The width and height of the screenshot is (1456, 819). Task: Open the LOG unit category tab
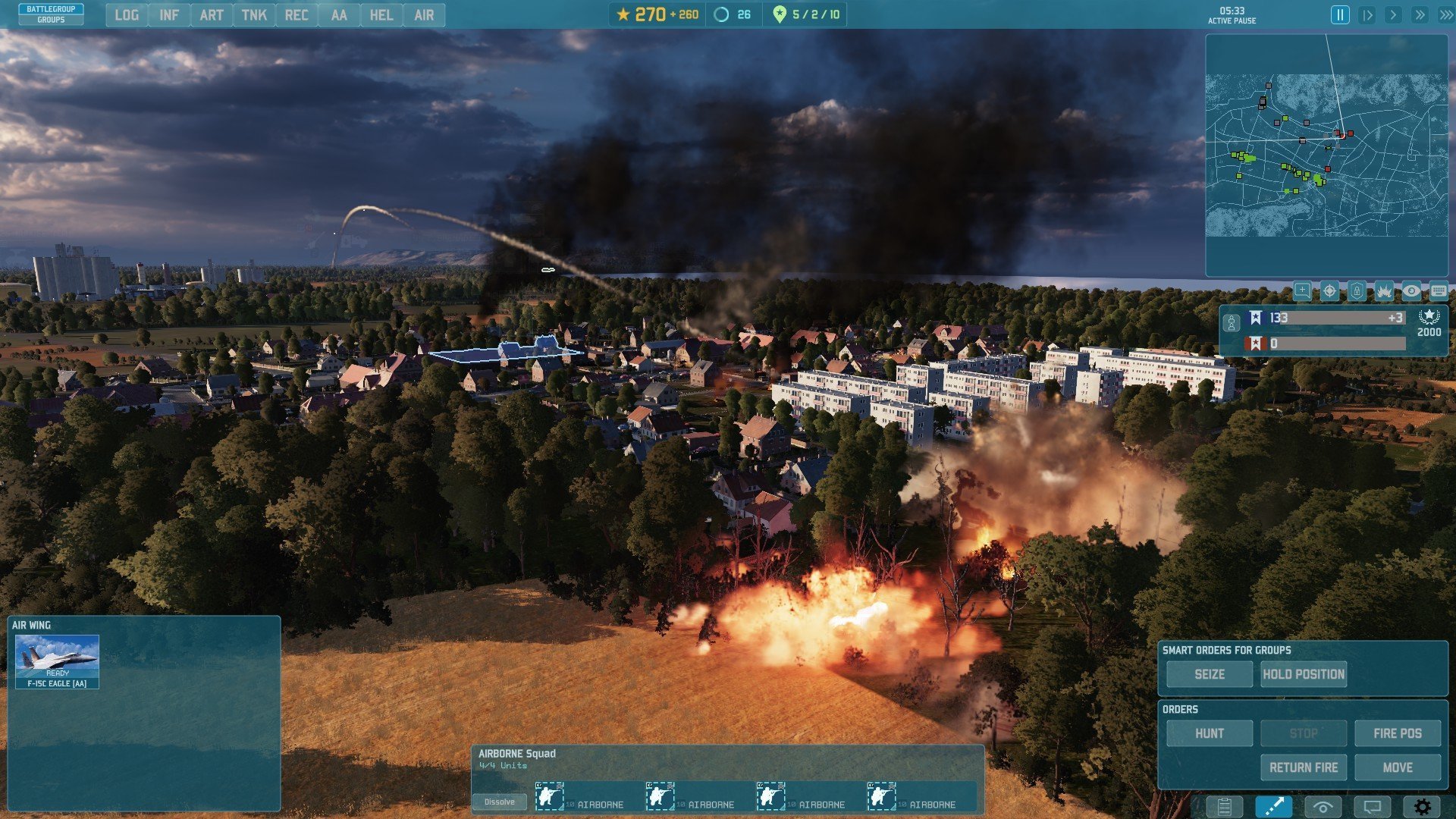tap(127, 15)
